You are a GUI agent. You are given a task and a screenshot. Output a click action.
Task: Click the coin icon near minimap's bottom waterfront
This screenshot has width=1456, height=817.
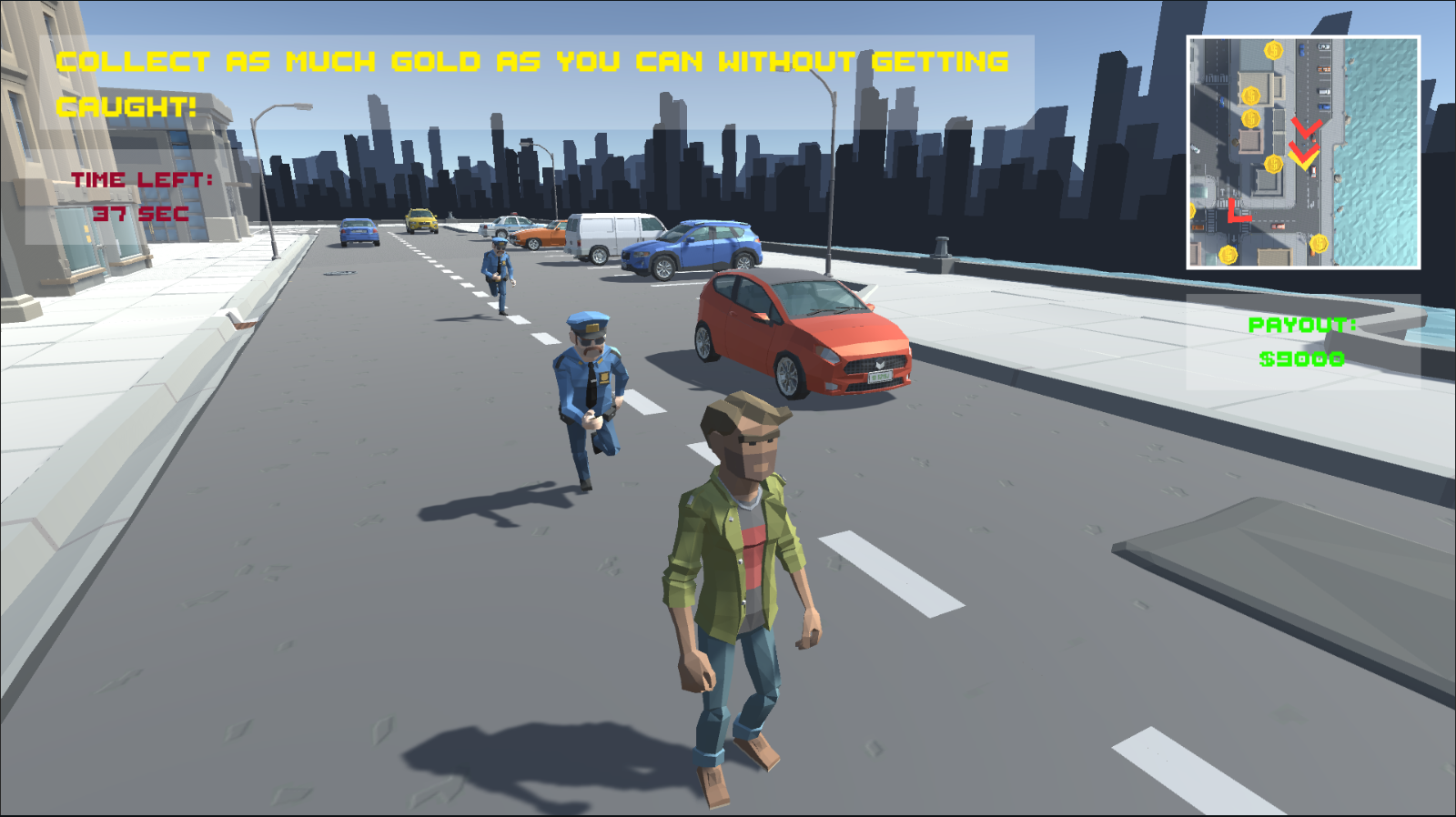1319,244
